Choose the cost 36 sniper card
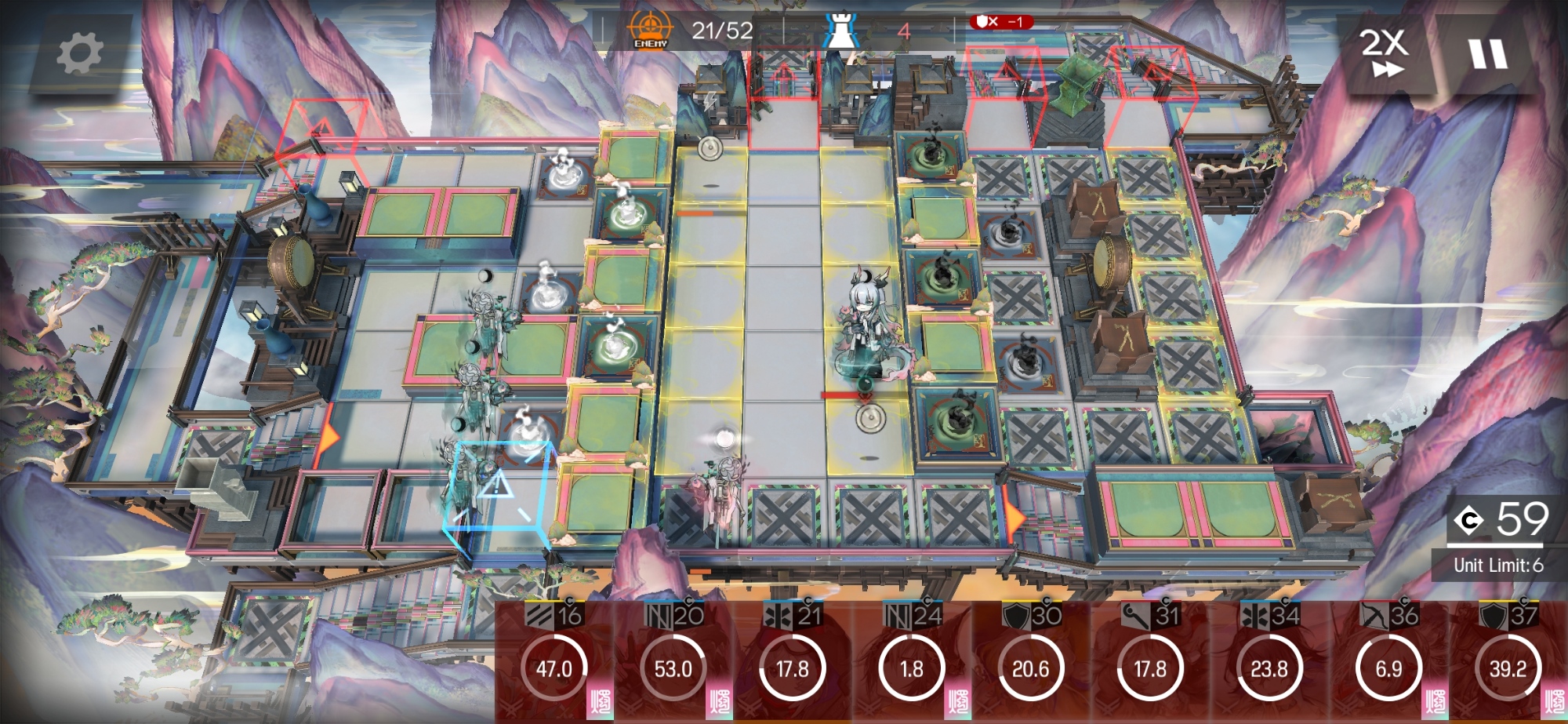 pos(1388,663)
